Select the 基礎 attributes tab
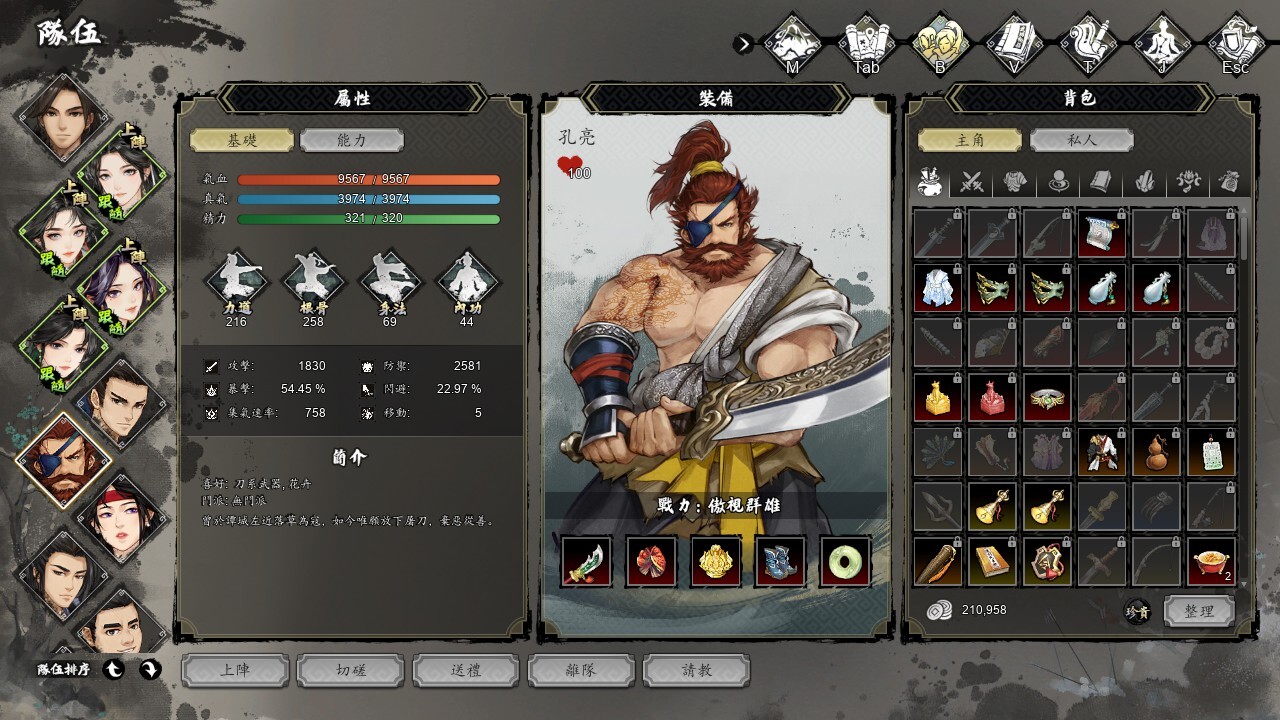This screenshot has width=1280, height=720. click(242, 140)
